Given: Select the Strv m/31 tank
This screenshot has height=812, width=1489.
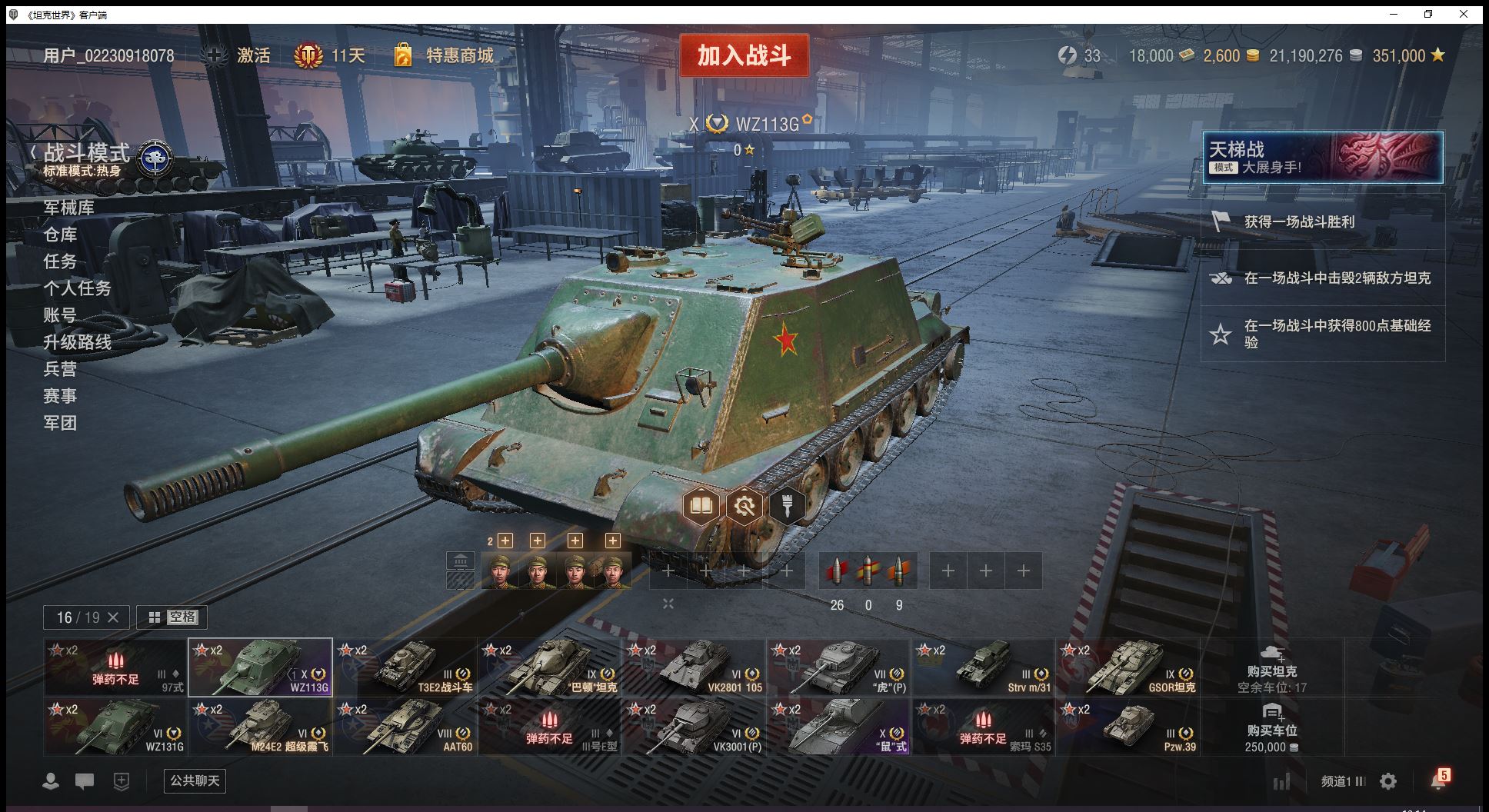Looking at the screenshot, I should click(984, 667).
